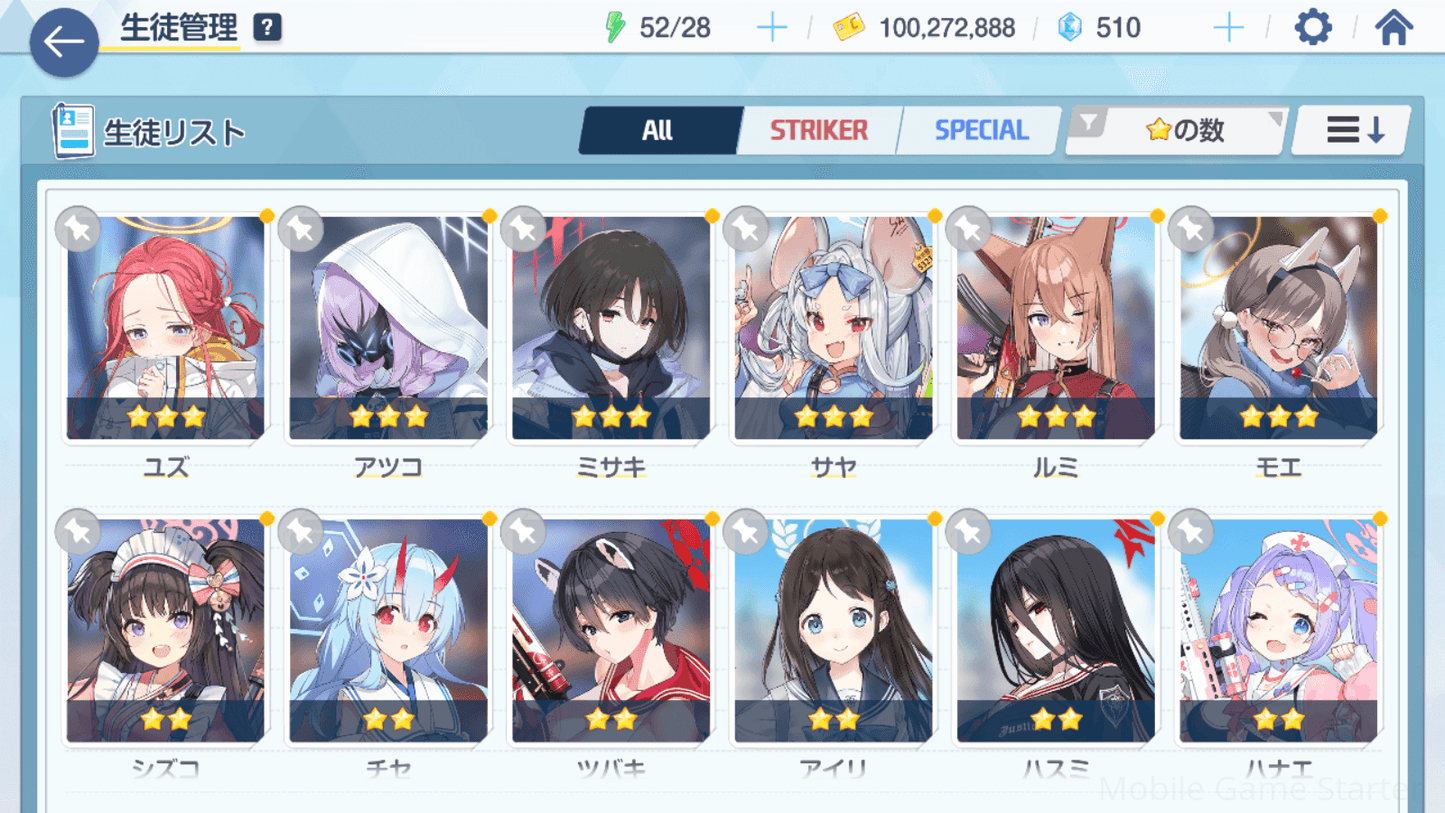Image resolution: width=1445 pixels, height=813 pixels.
Task: Select student ユズ card
Action: [x=166, y=328]
